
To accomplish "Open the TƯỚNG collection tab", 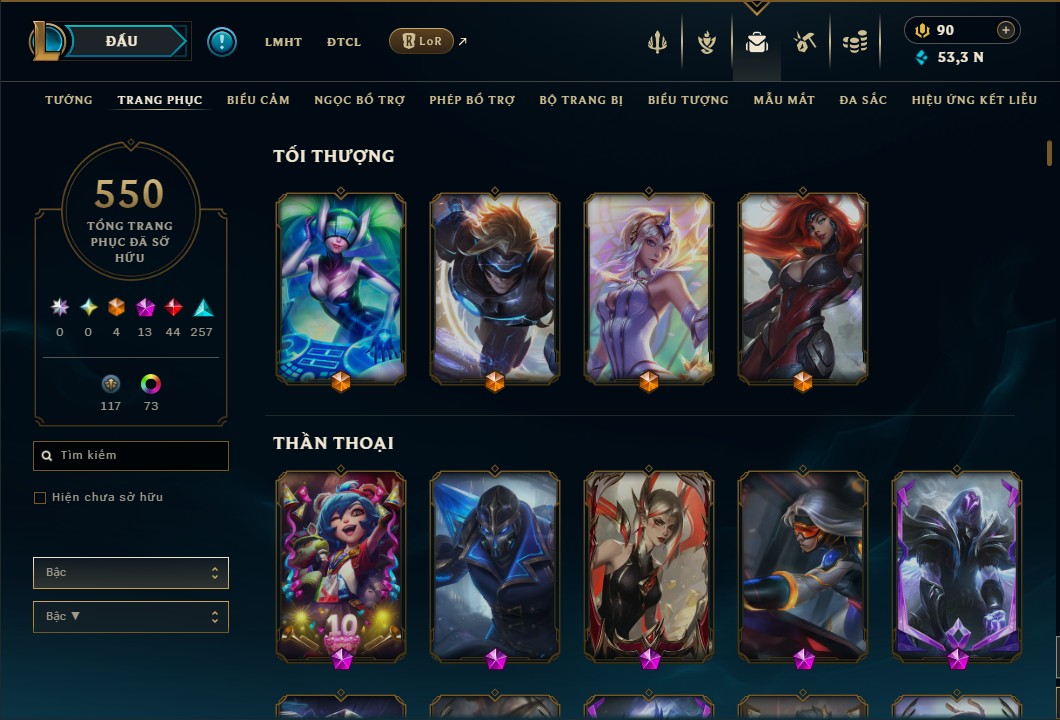I will pos(69,100).
